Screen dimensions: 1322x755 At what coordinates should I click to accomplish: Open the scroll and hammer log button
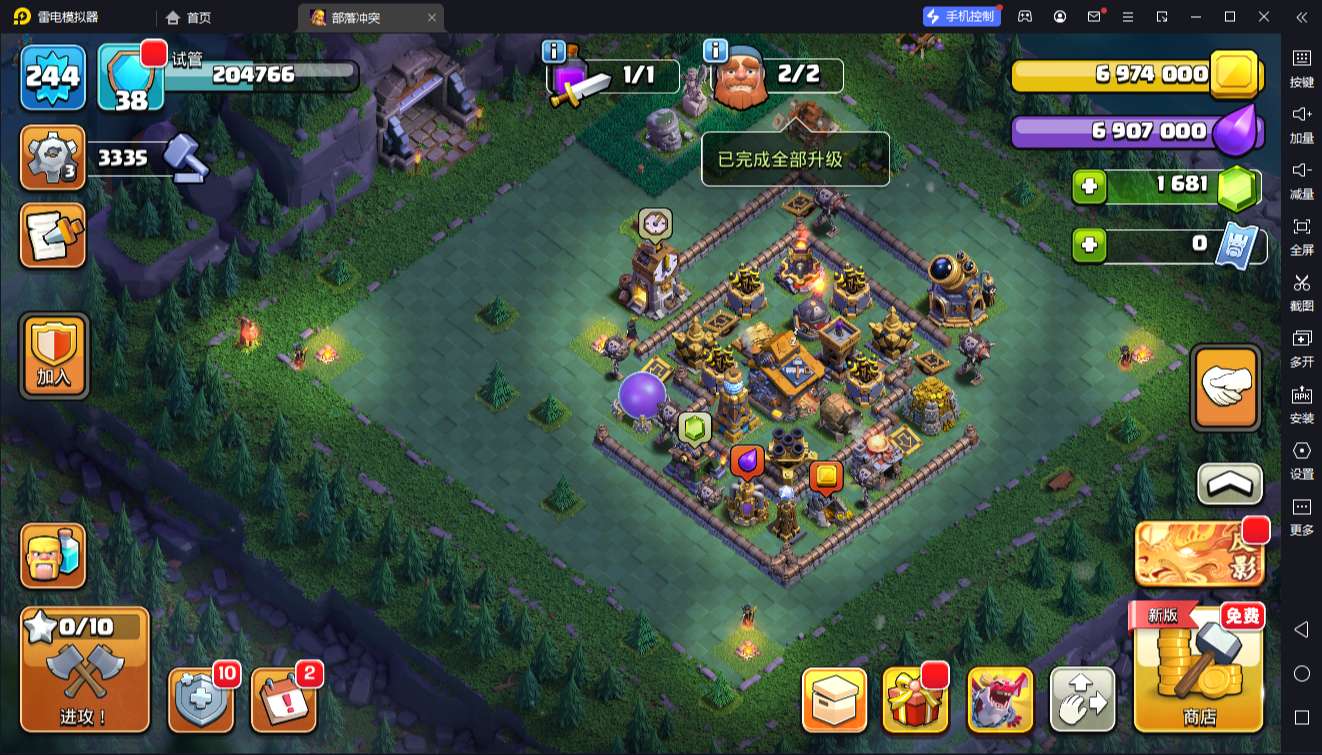54,235
